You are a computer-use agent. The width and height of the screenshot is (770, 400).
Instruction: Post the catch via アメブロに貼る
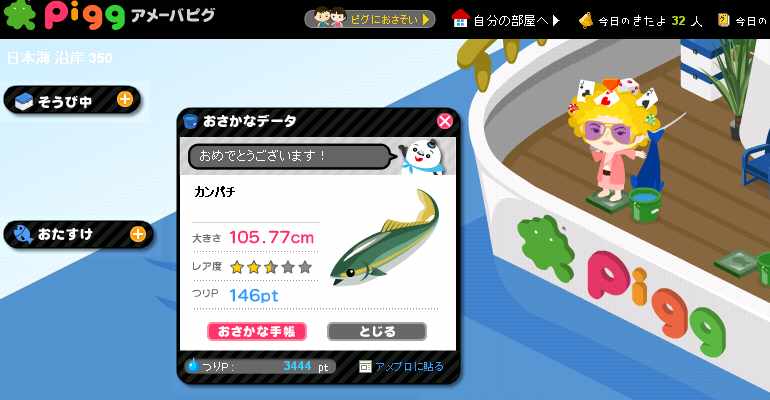pos(401,366)
